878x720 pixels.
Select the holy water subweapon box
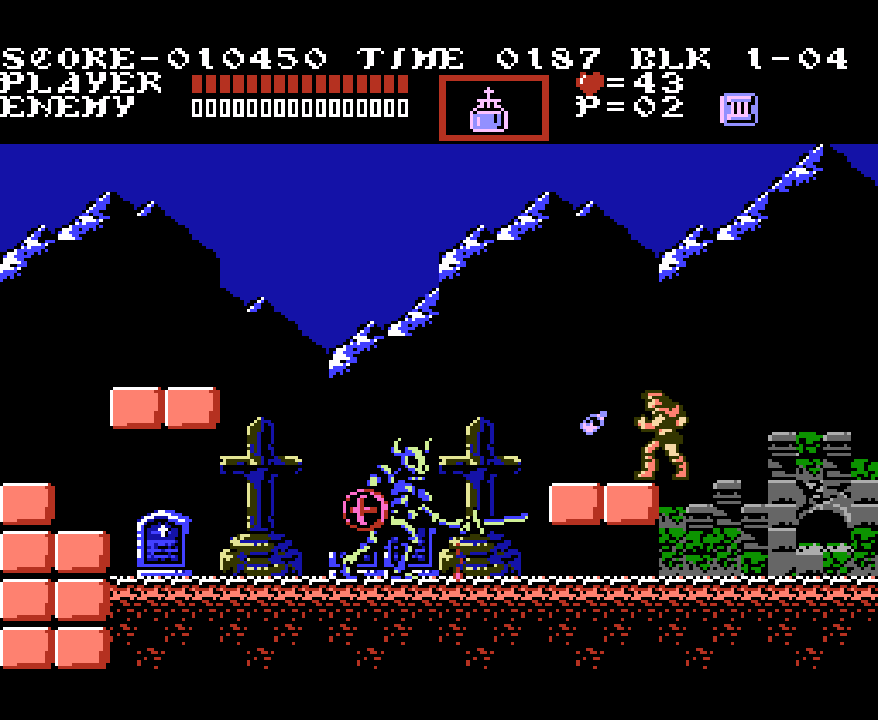493,108
